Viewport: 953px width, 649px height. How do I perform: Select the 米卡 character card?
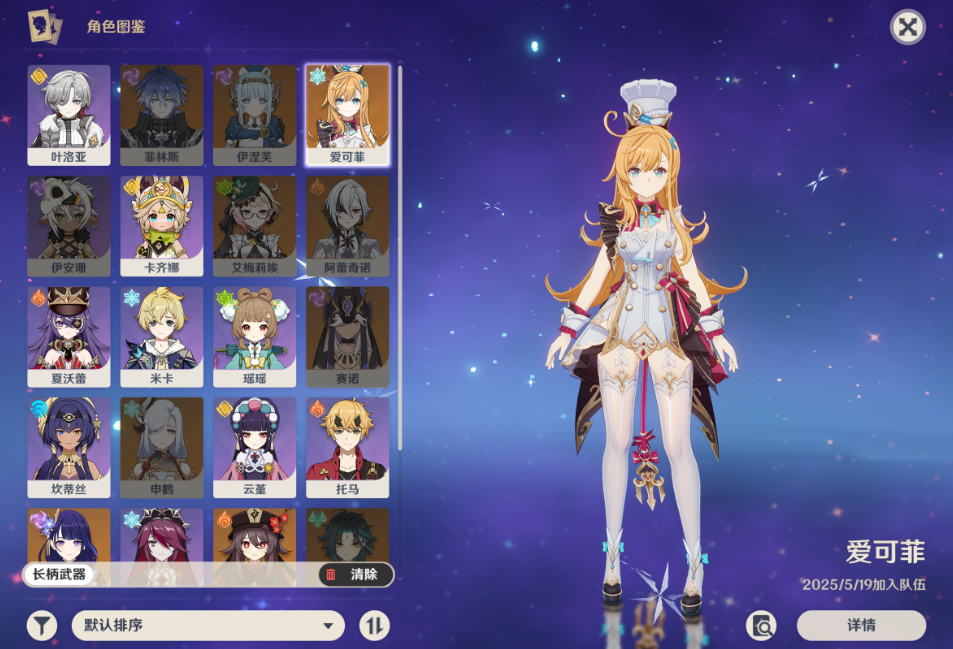point(162,336)
